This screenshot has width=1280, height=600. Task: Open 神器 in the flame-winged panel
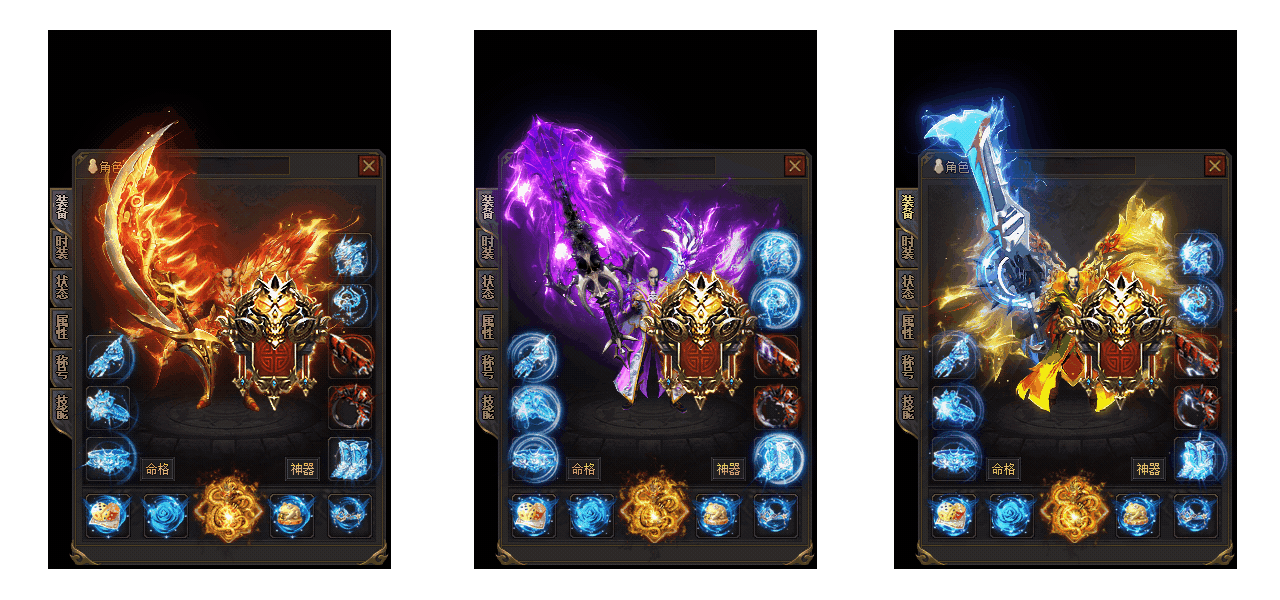coord(302,469)
